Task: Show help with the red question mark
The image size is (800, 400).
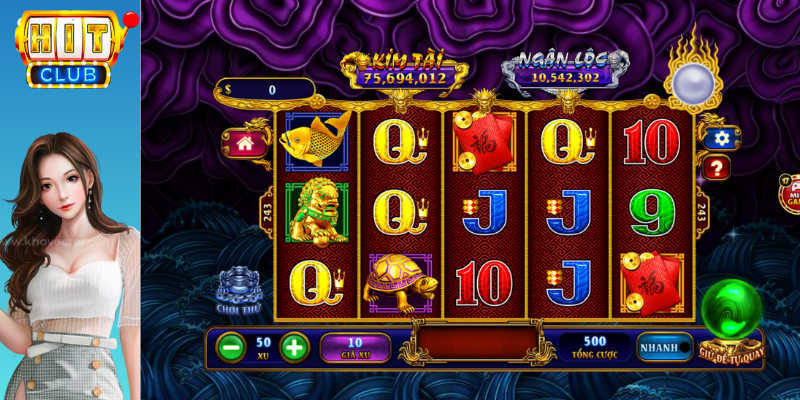Action: 717,168
